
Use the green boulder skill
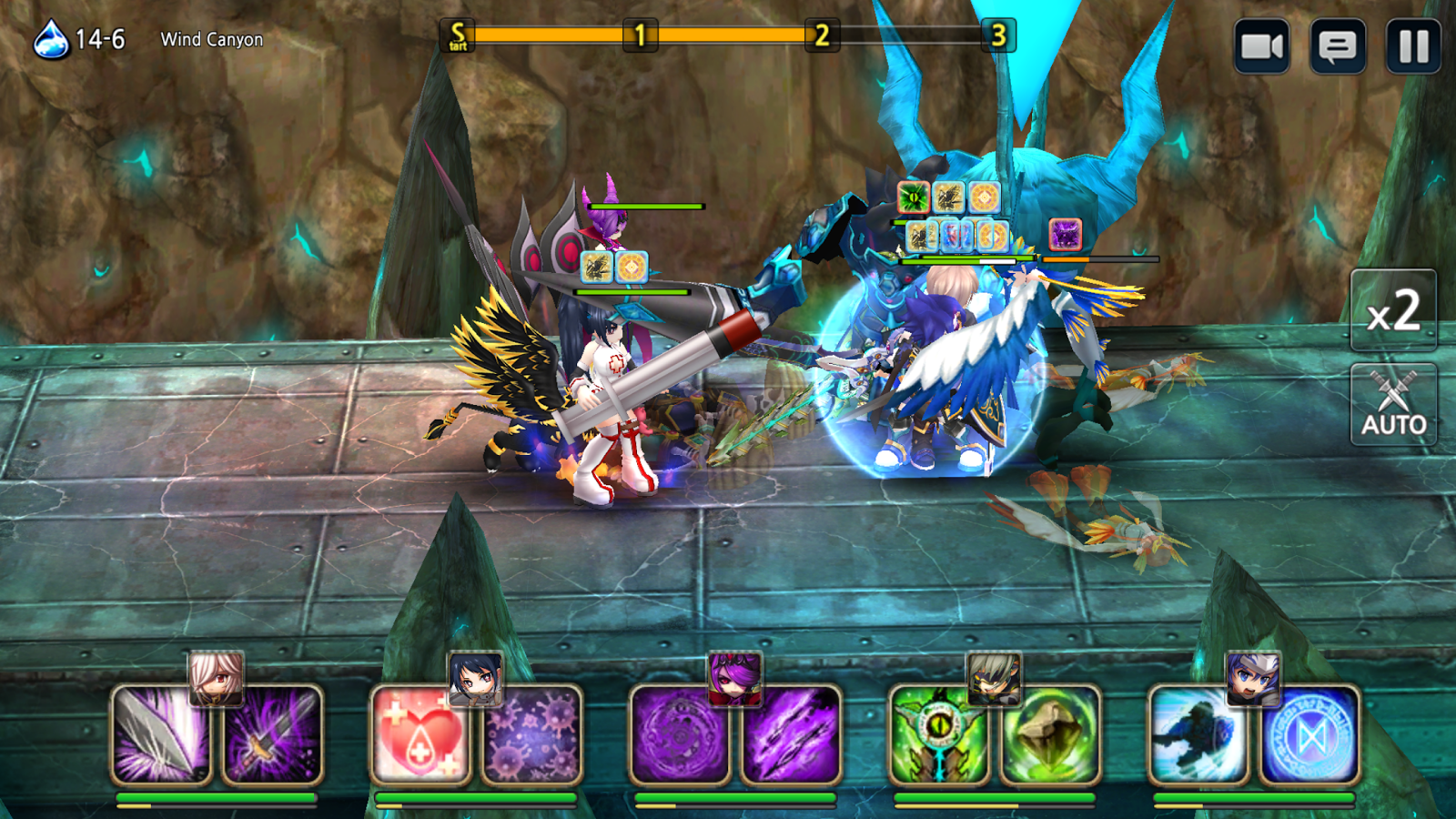tap(1050, 735)
